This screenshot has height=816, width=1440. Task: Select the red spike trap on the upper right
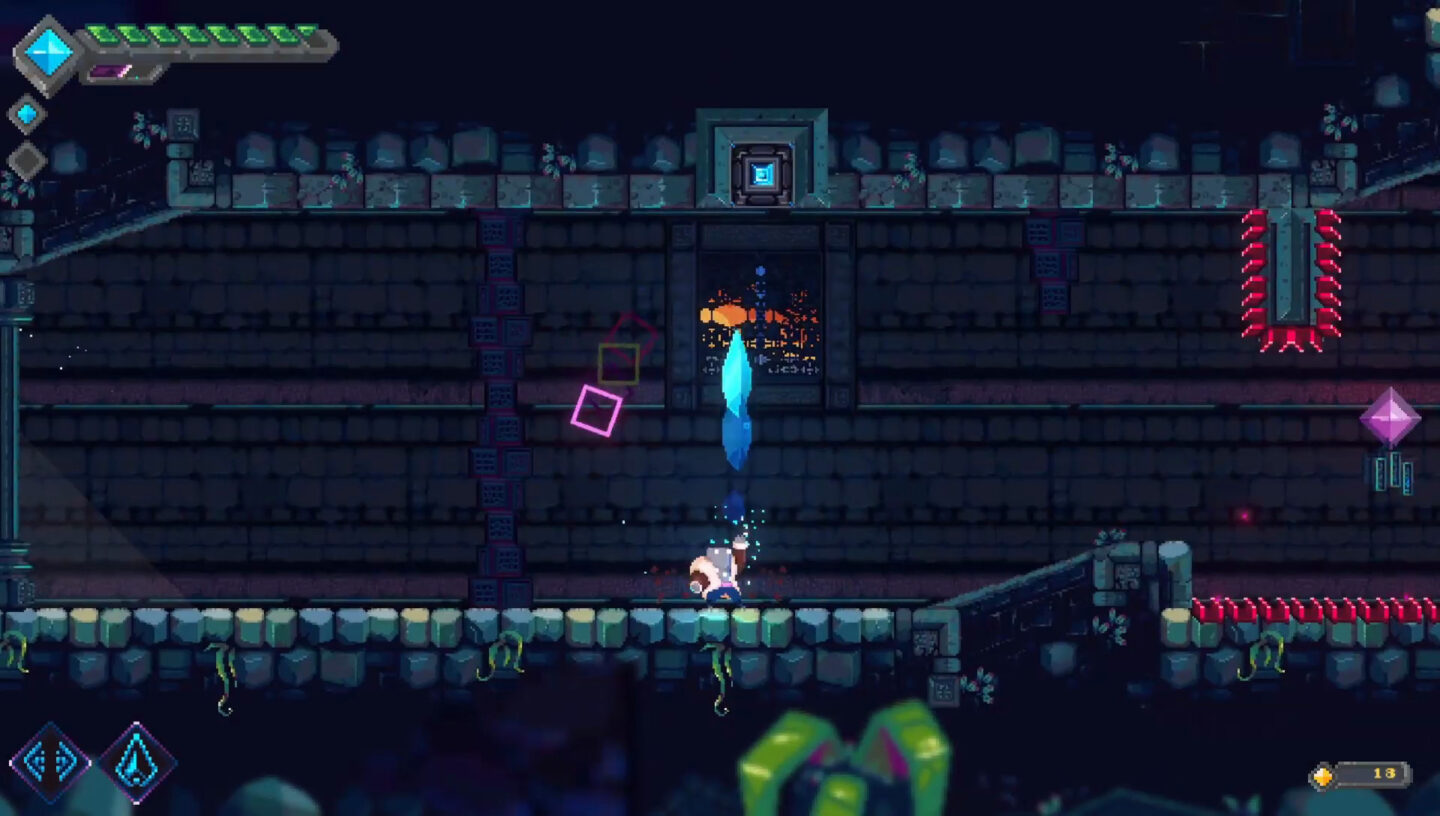pyautogui.click(x=1290, y=270)
